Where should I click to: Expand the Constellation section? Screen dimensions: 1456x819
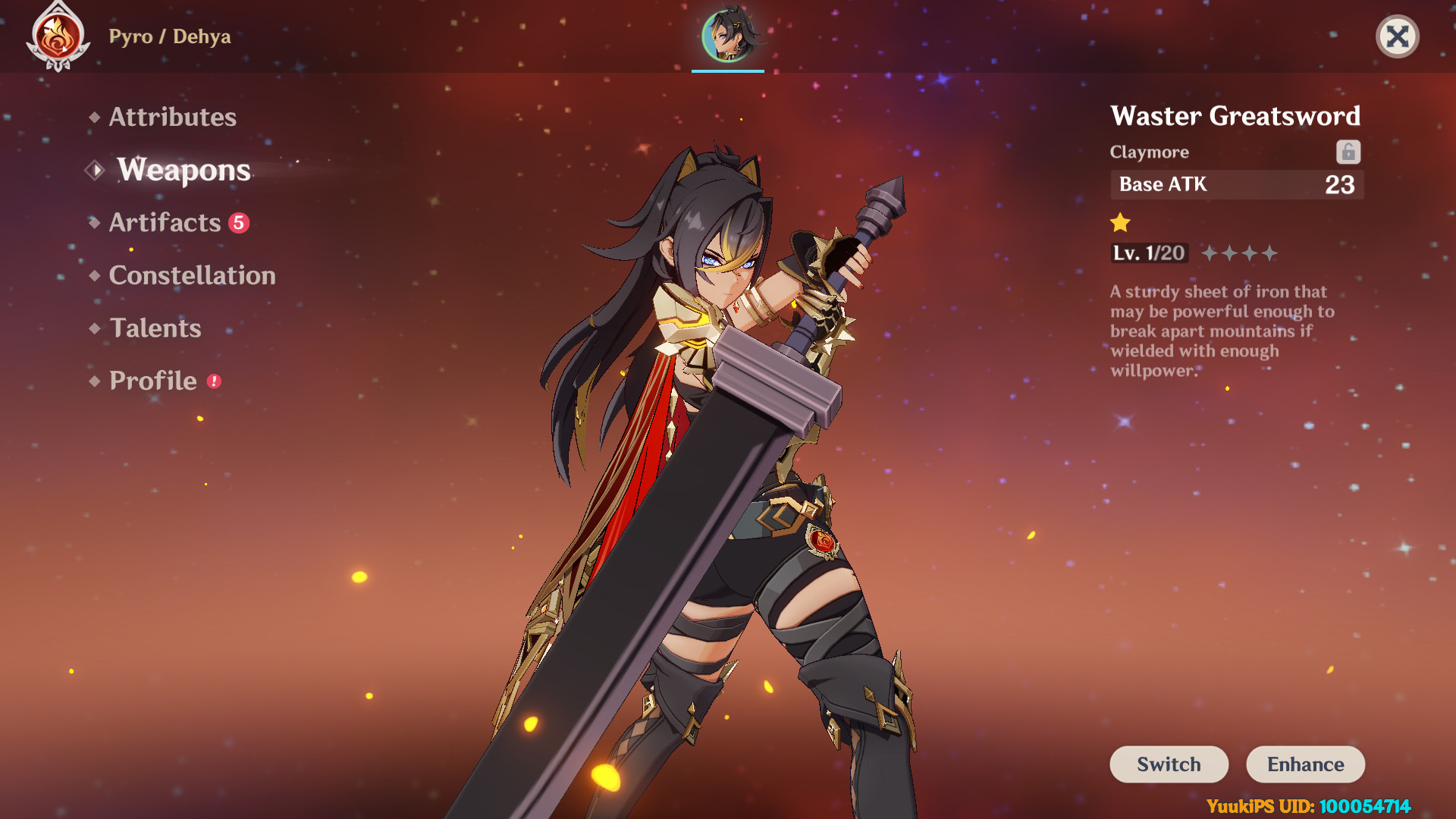click(x=192, y=276)
